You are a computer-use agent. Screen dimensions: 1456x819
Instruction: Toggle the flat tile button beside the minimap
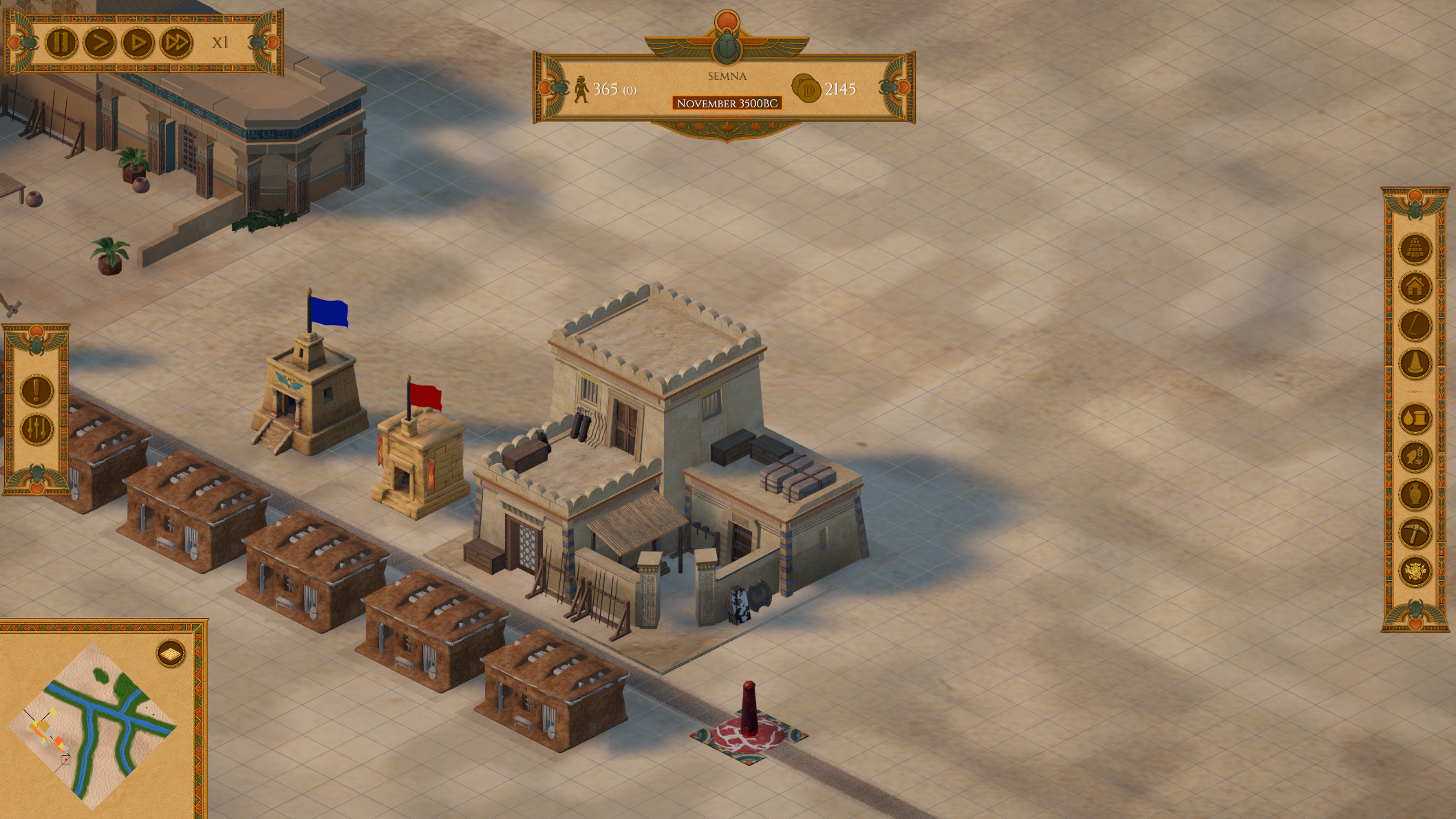coord(171,653)
